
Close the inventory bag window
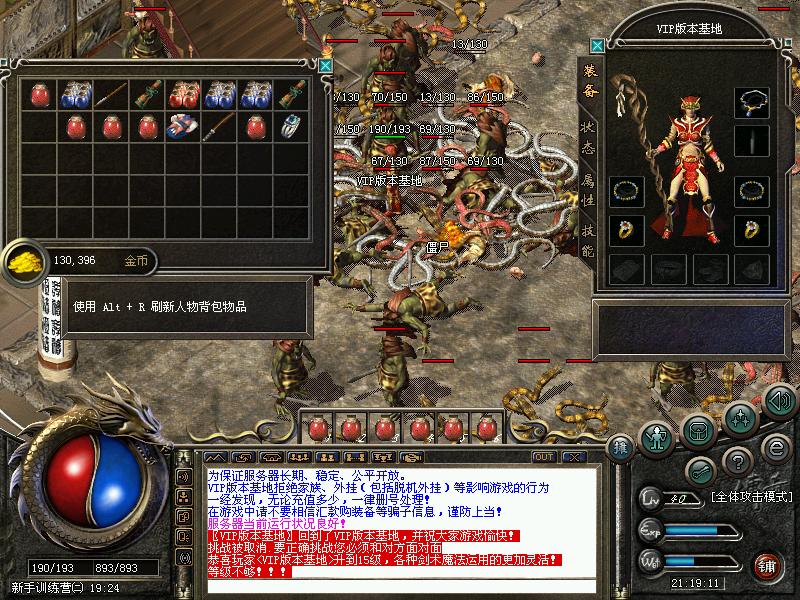point(325,66)
